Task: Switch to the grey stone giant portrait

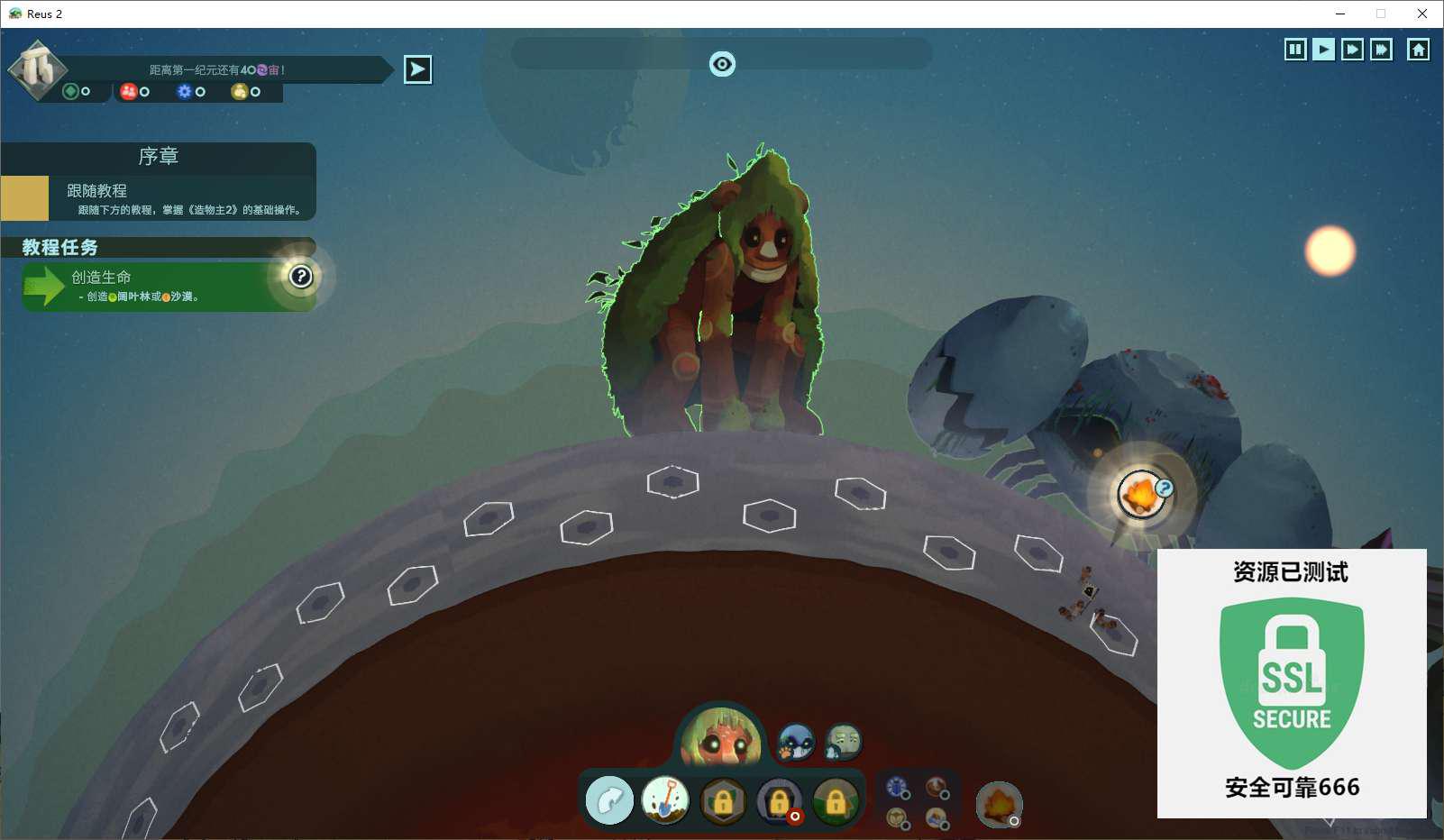Action: 844,742
